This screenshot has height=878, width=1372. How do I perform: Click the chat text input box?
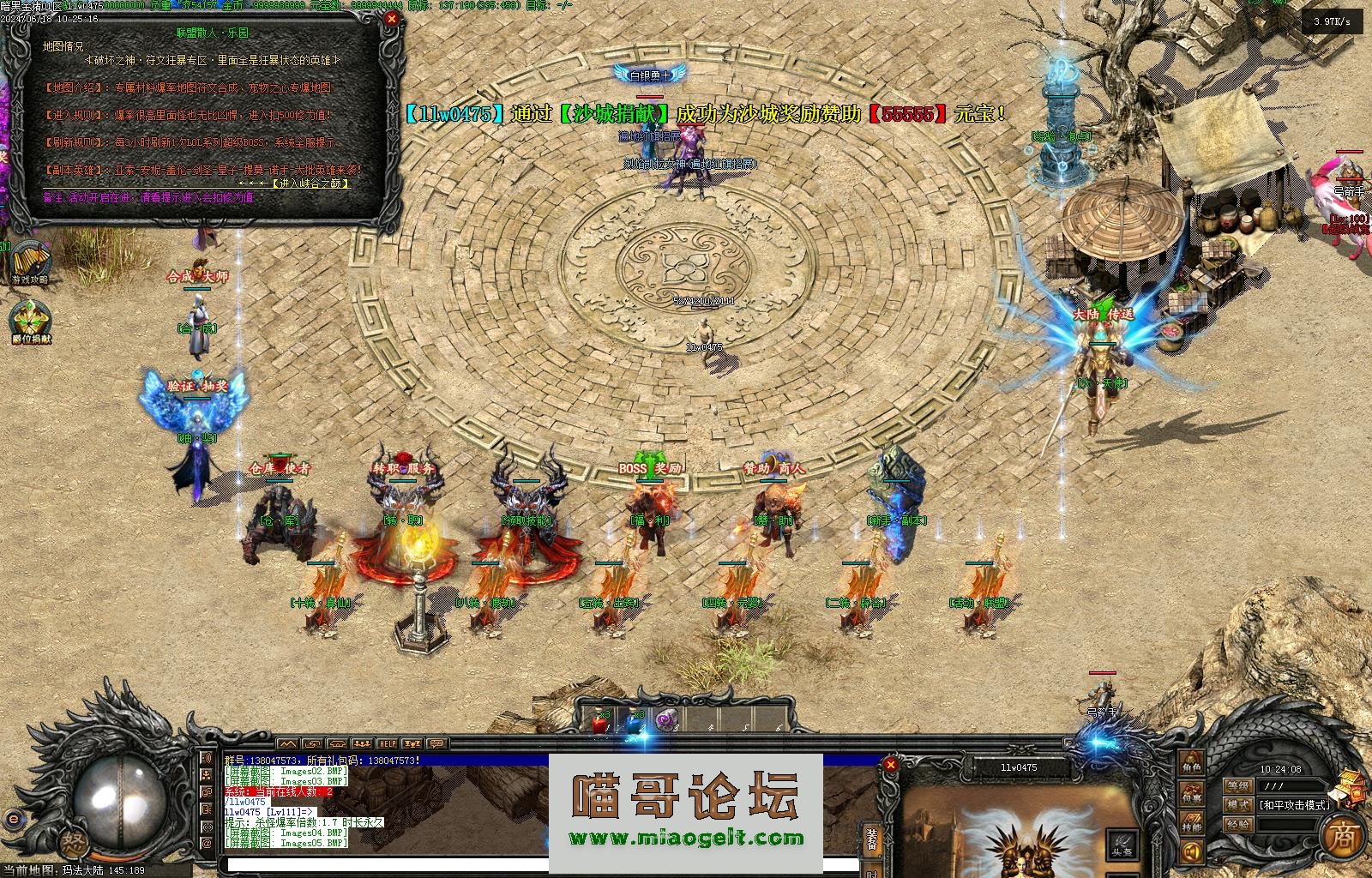tap(386, 866)
